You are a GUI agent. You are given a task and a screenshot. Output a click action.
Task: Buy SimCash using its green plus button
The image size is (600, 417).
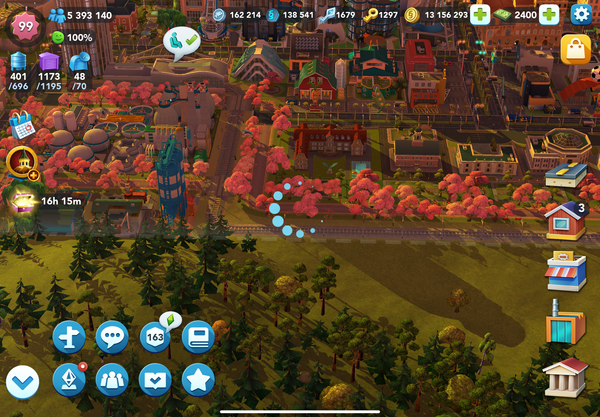point(549,15)
